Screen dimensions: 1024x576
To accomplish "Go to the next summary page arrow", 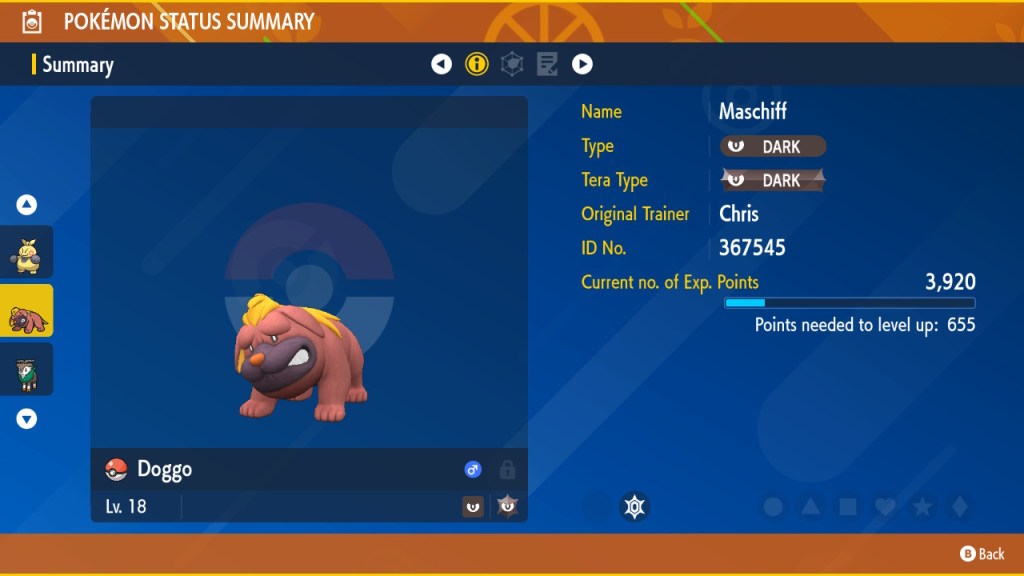I will 582,65.
